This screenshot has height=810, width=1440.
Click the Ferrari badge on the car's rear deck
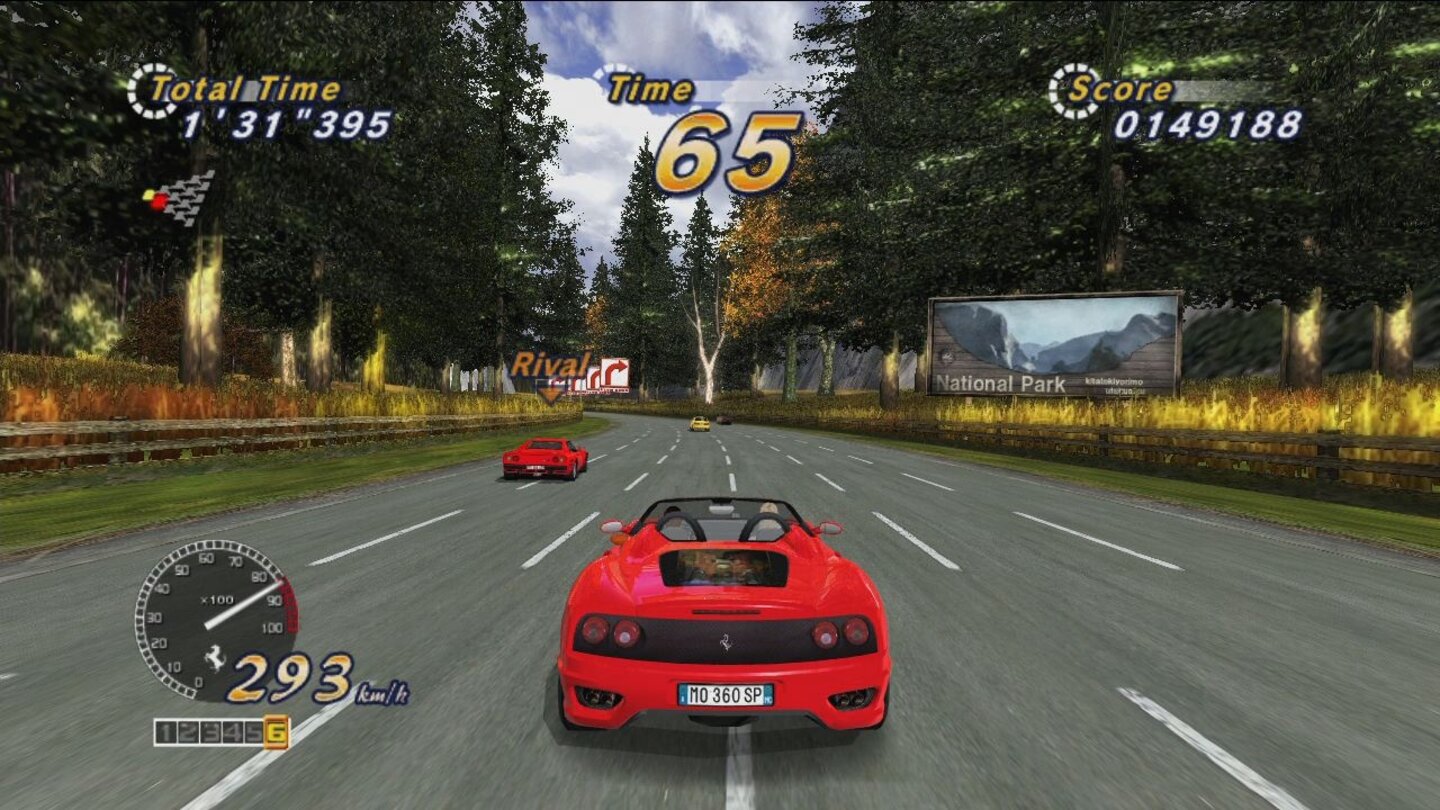[724, 645]
